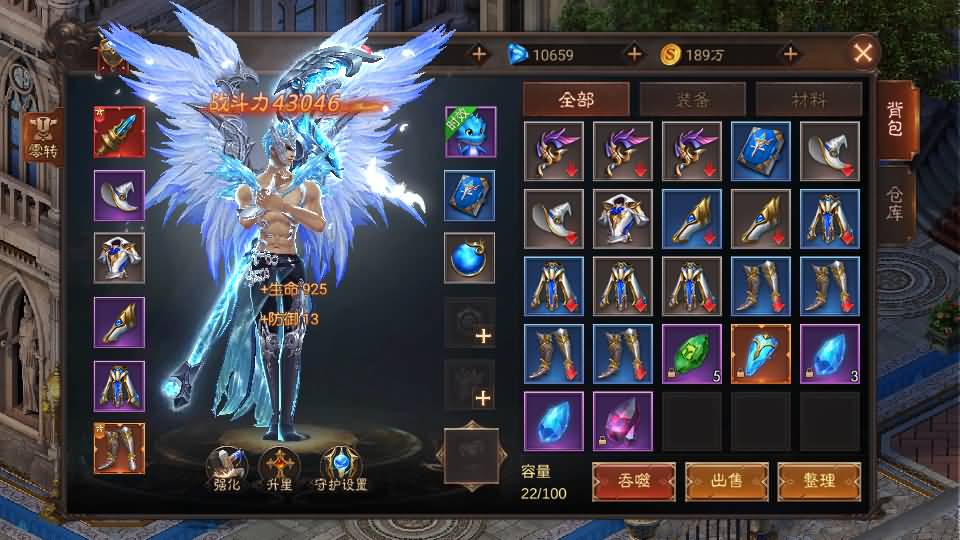Viewport: 960px width, 540px height.
Task: Click the 吞噬 devour button
Action: click(x=633, y=480)
